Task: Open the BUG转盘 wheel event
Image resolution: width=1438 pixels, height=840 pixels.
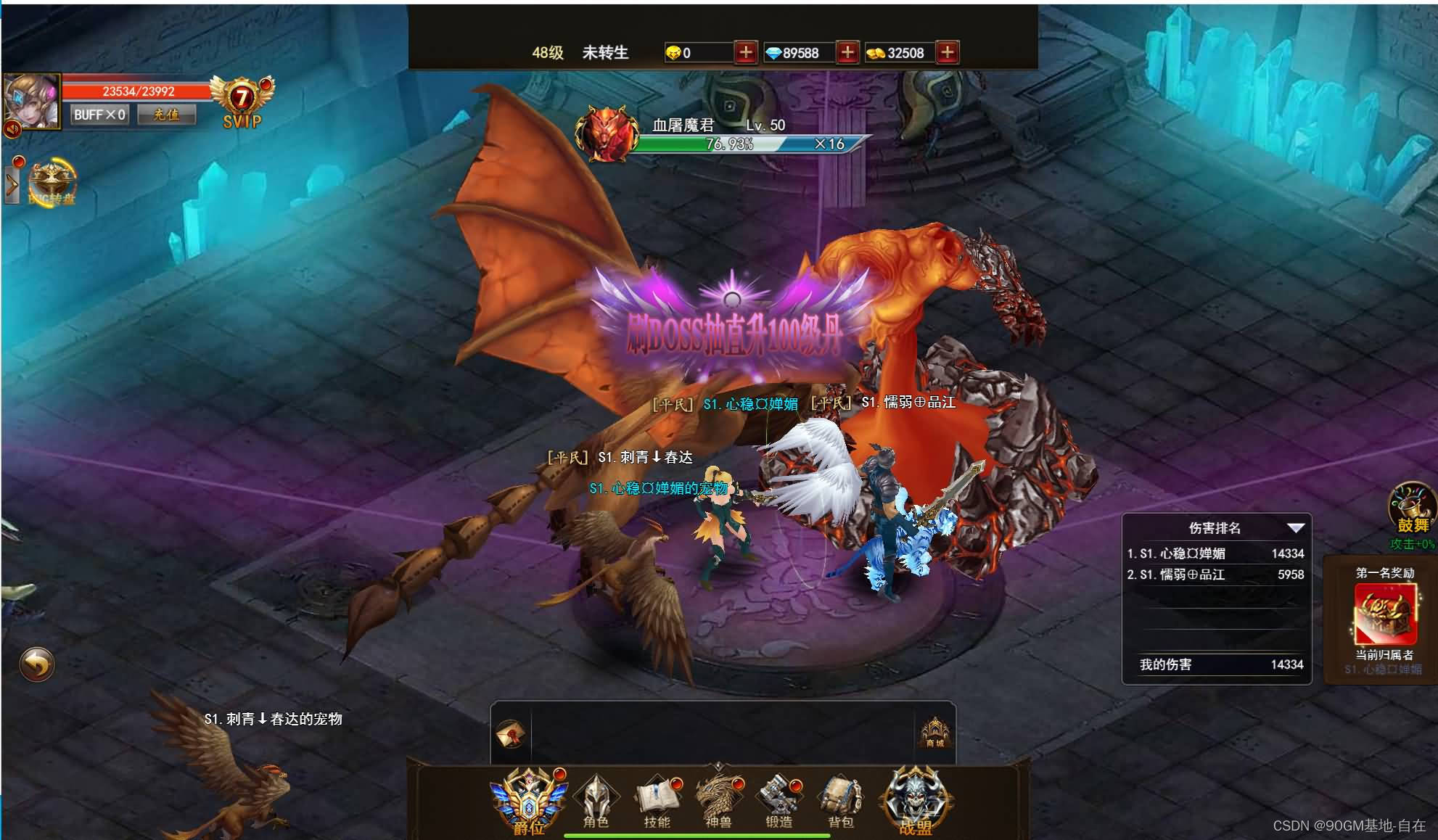Action: point(52,181)
